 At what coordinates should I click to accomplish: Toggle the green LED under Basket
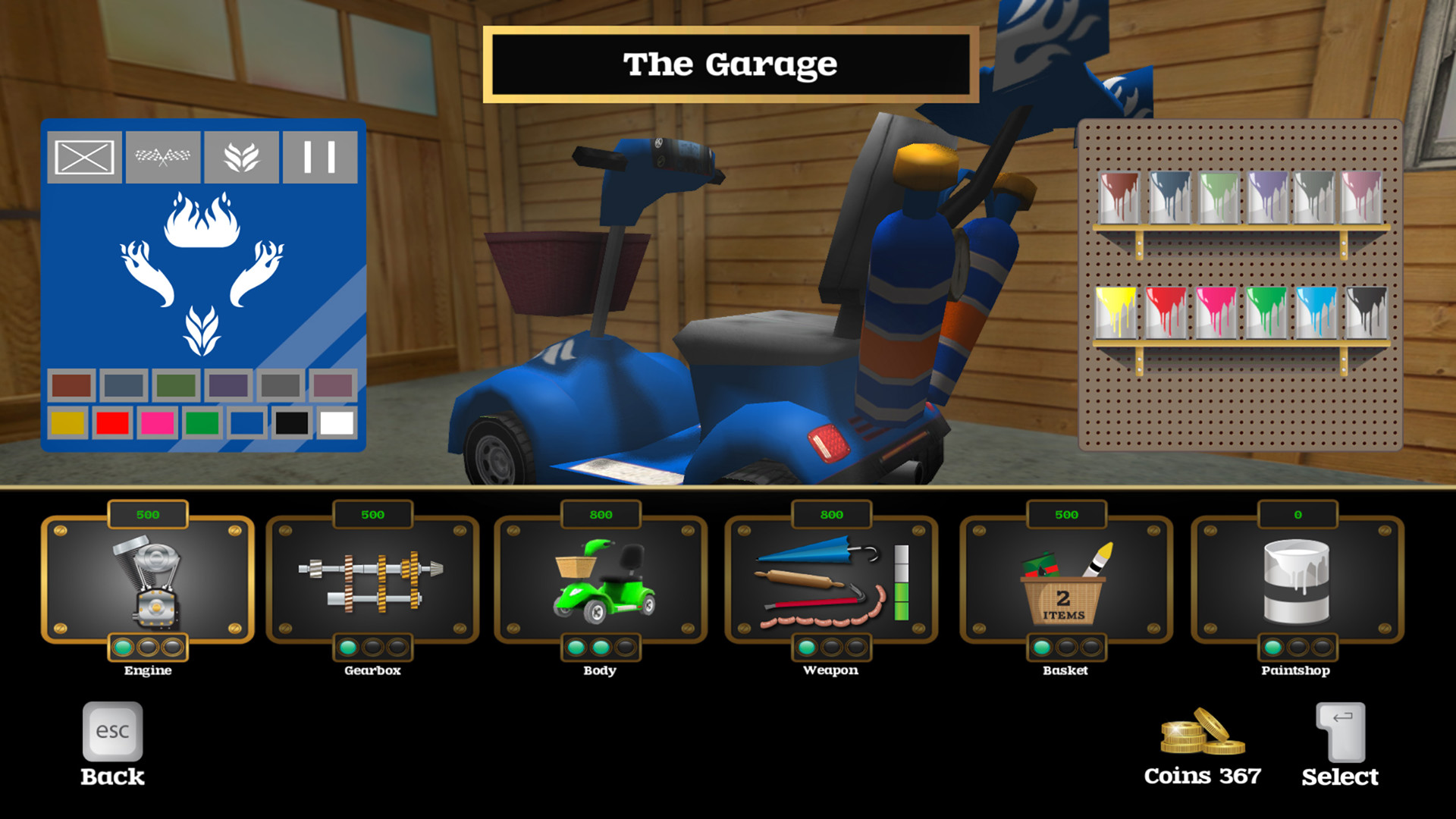[x=1040, y=648]
